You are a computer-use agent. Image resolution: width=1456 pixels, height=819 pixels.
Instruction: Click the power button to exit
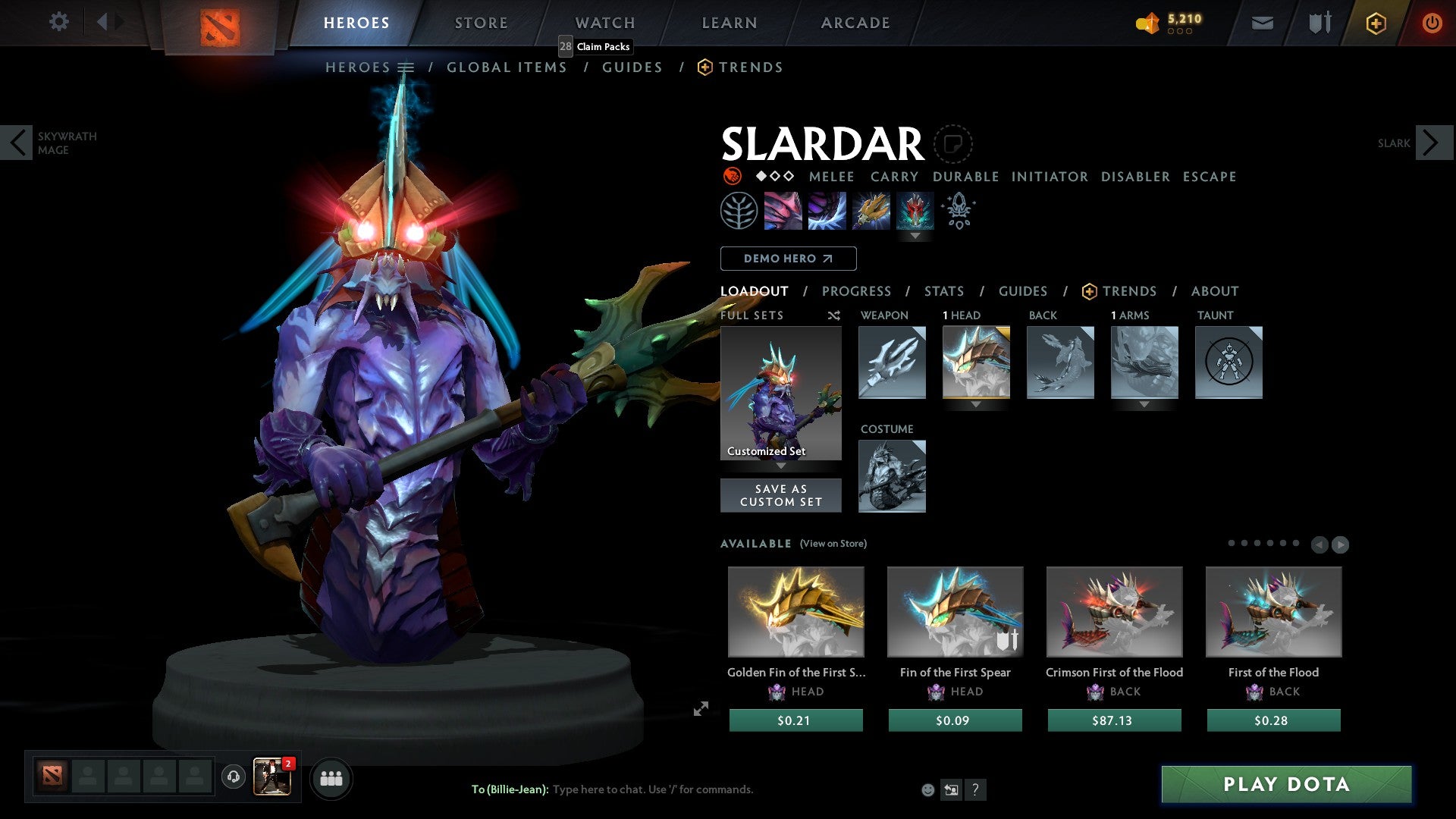point(1432,23)
